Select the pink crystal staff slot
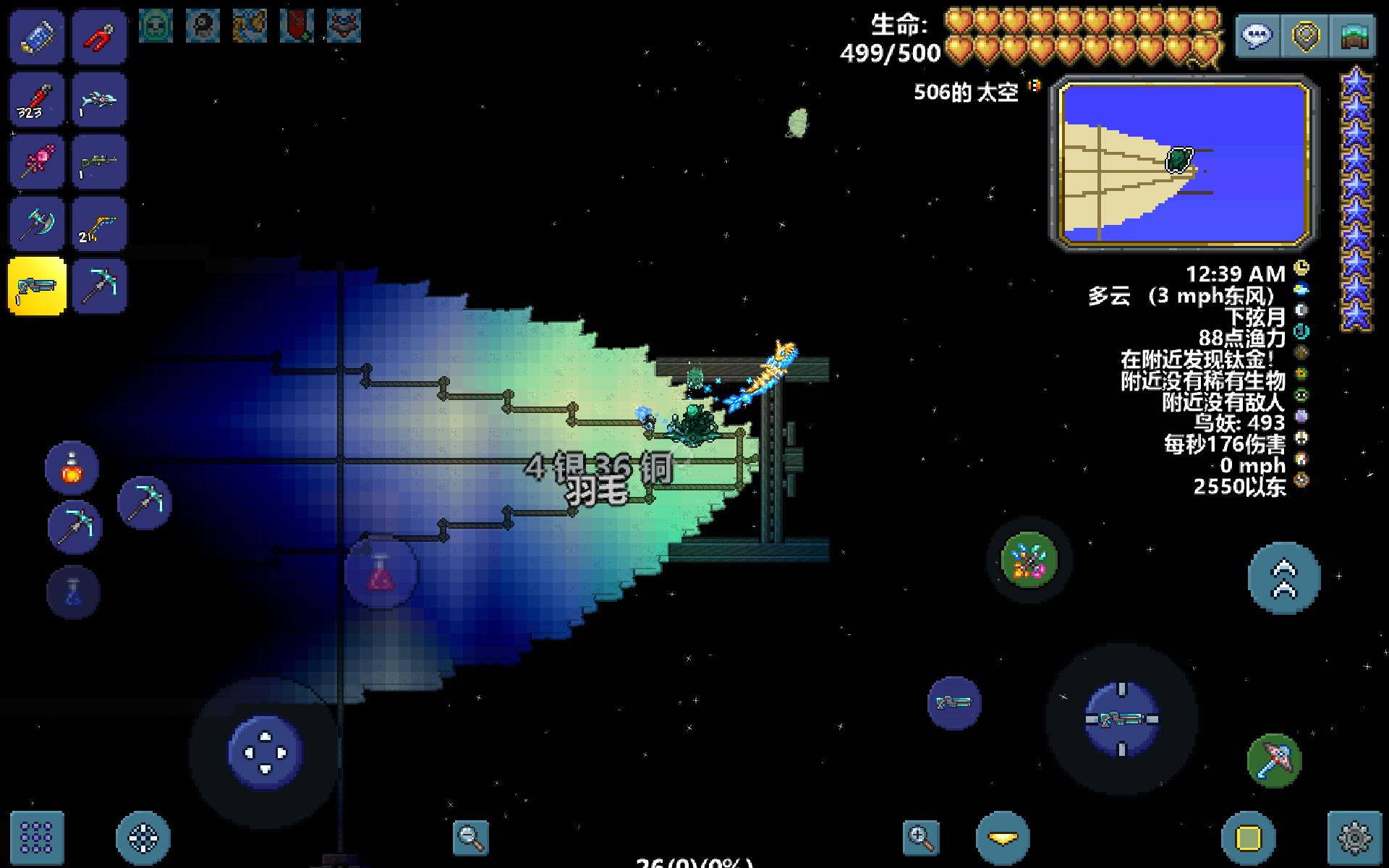1389x868 pixels. point(37,162)
